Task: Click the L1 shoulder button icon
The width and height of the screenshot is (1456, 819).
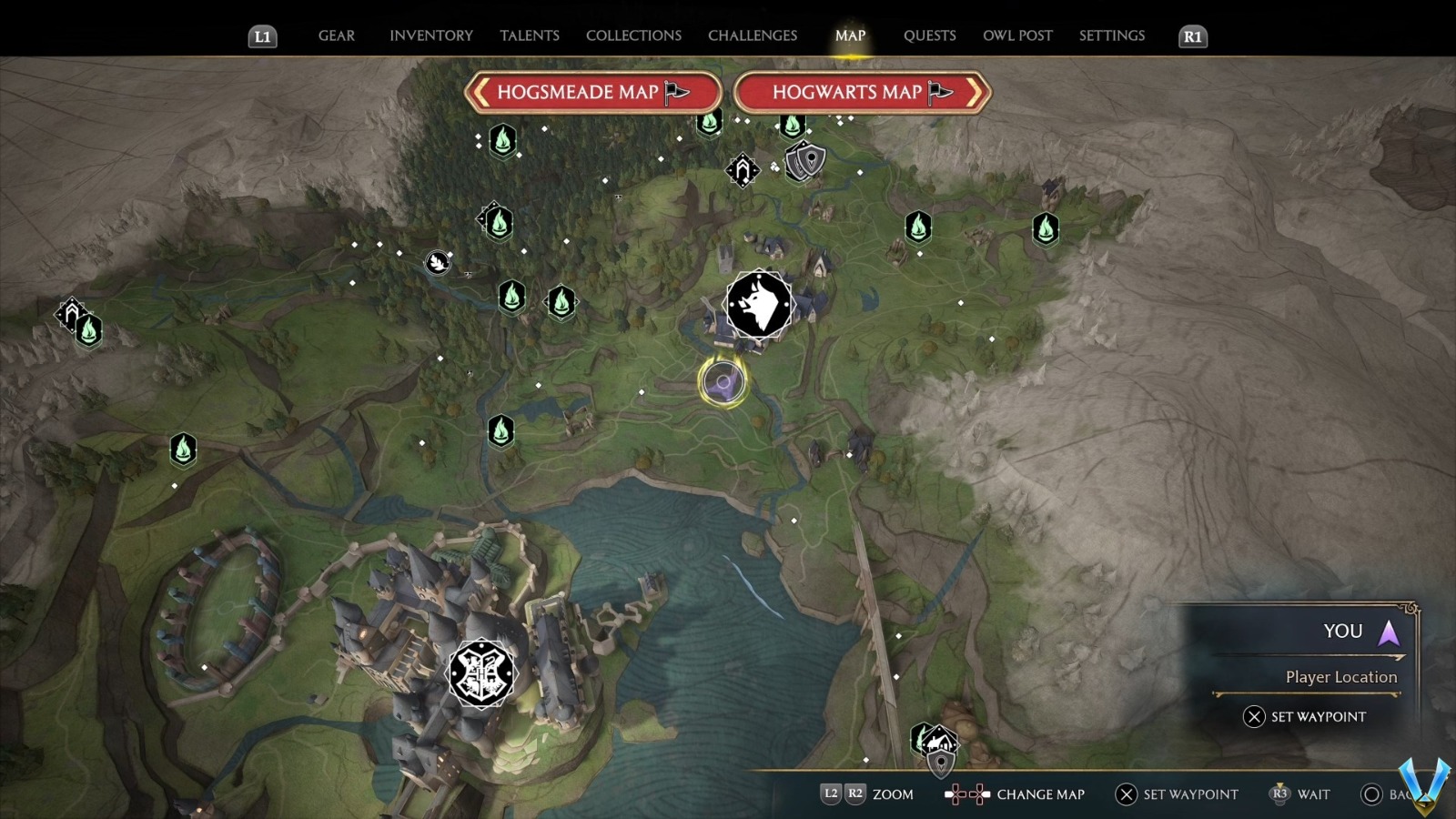Action: [262, 36]
